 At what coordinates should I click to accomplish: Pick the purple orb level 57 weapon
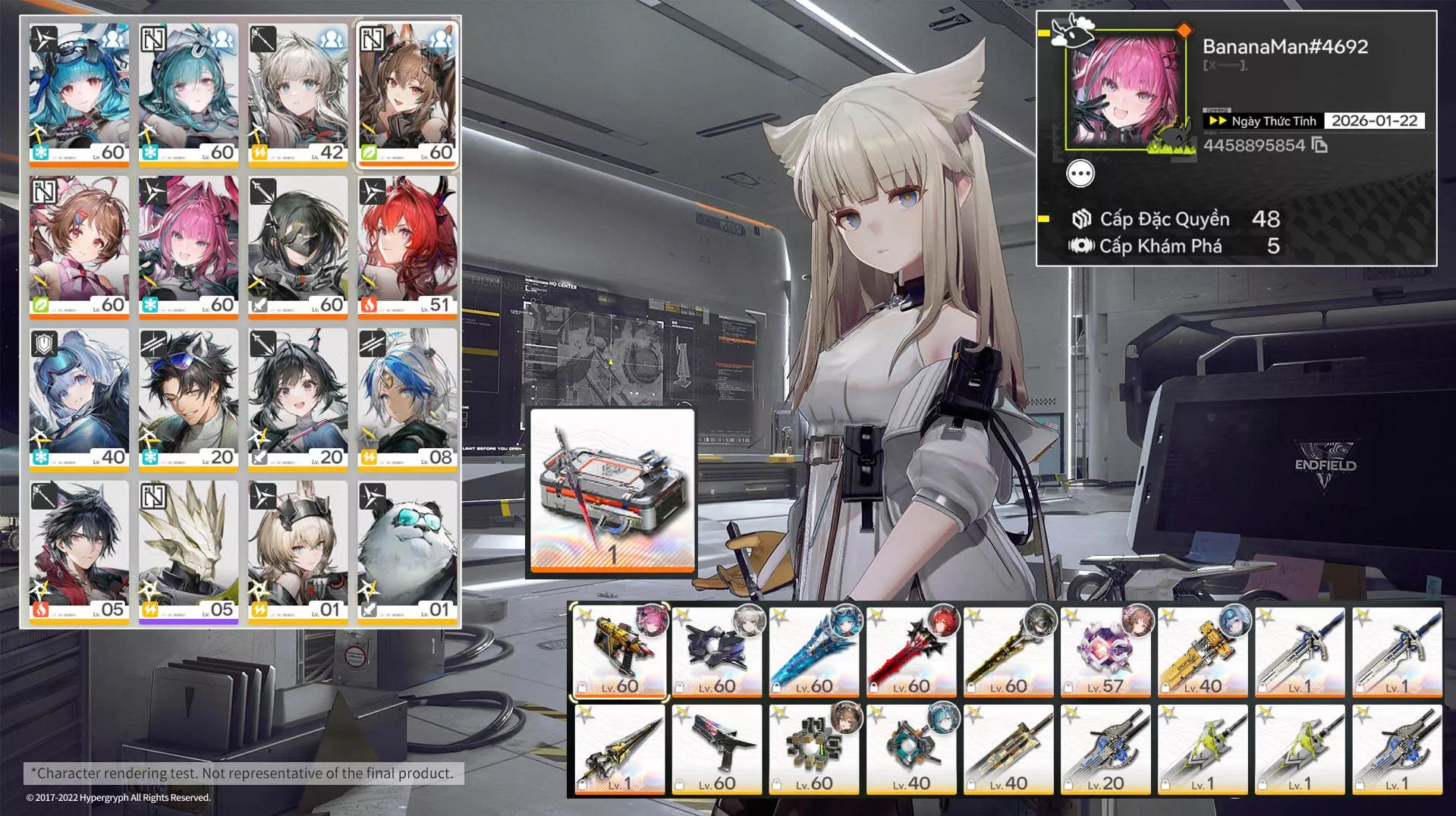point(1105,651)
